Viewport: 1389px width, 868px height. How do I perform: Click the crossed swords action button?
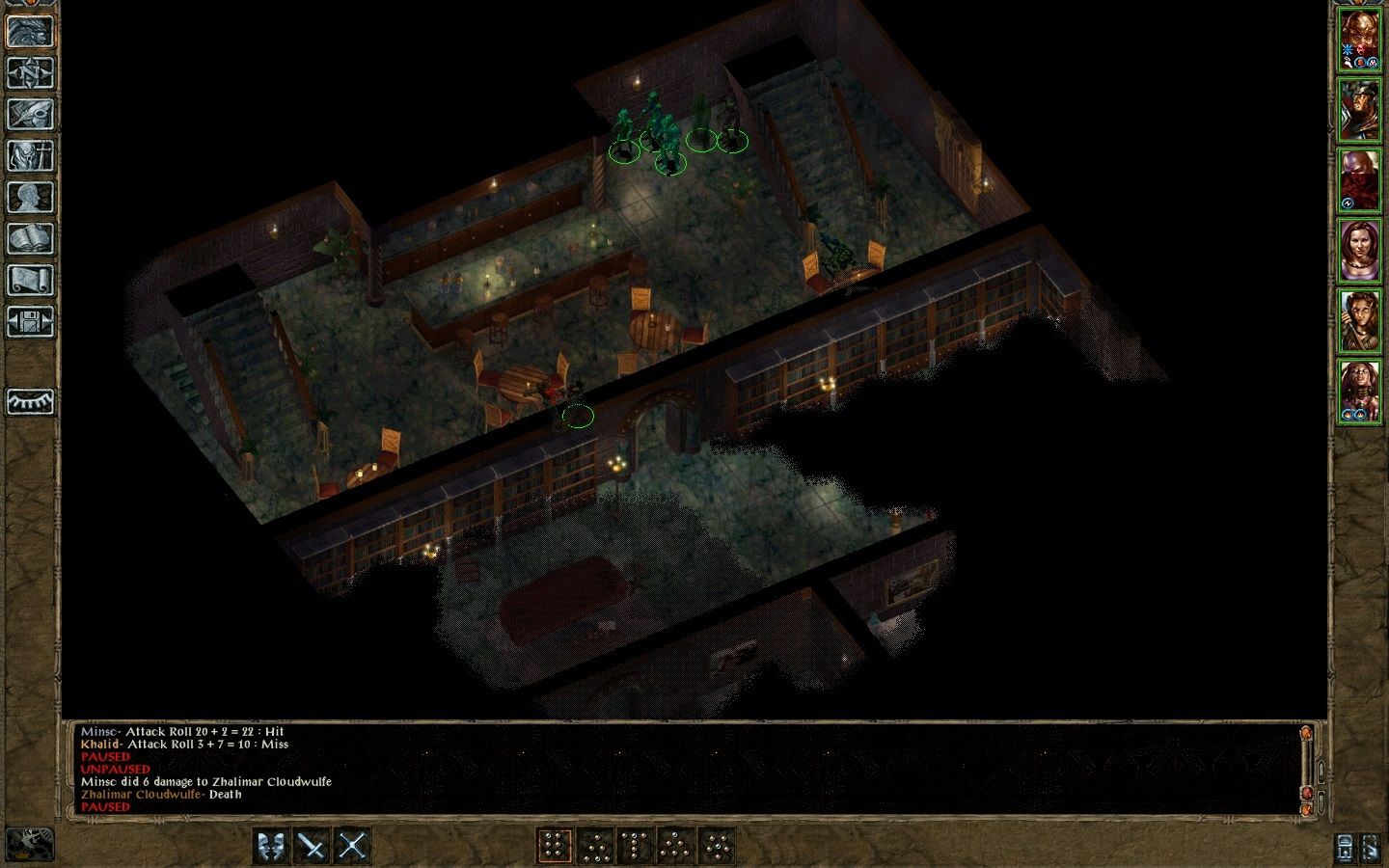click(352, 847)
